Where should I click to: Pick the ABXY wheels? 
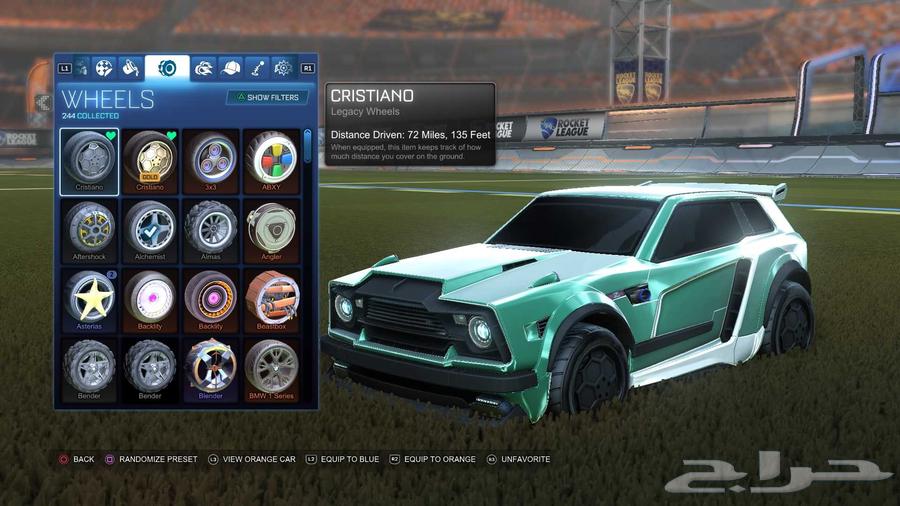coord(271,160)
